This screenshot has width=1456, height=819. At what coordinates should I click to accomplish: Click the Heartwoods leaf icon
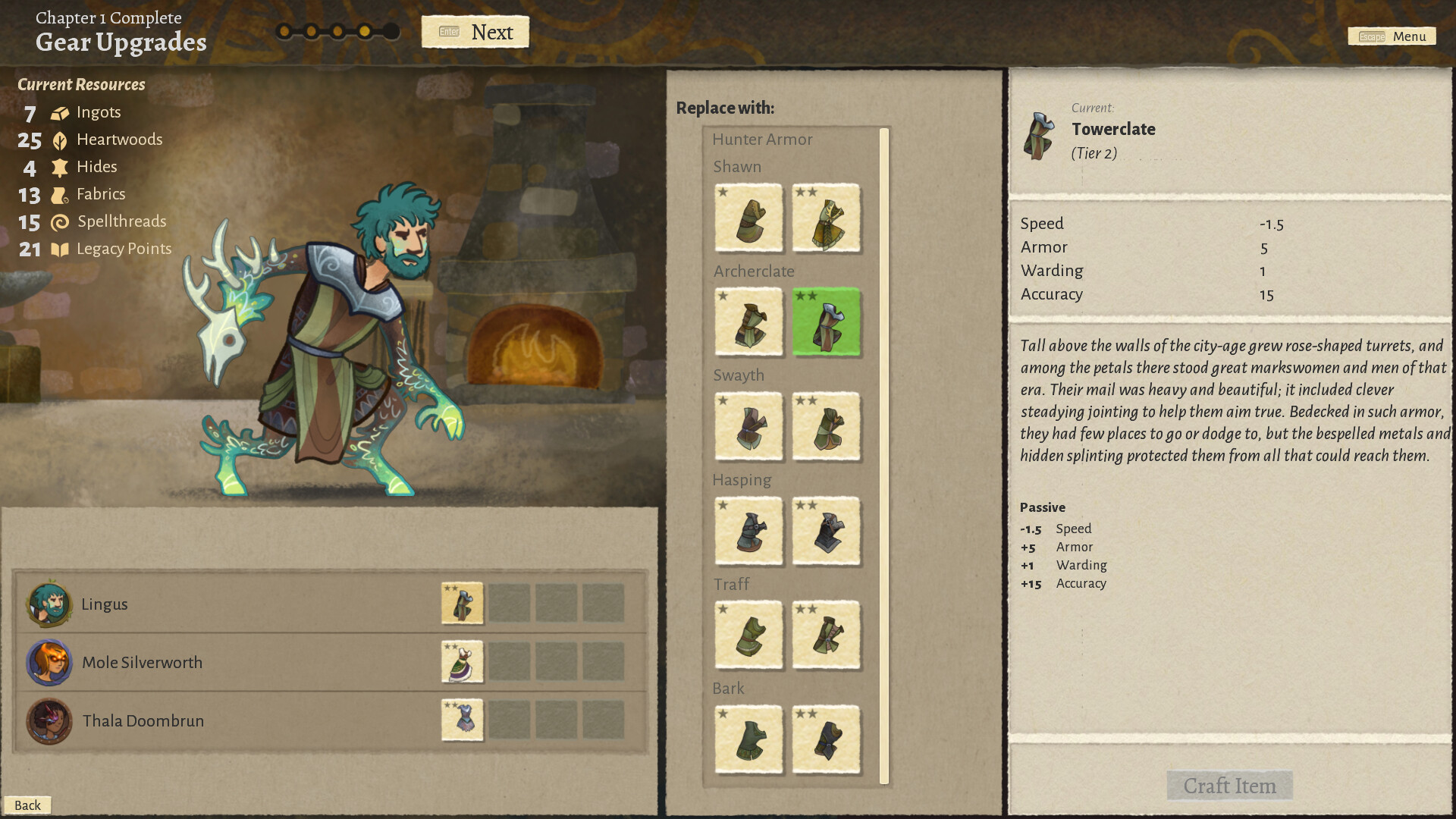click(x=59, y=140)
